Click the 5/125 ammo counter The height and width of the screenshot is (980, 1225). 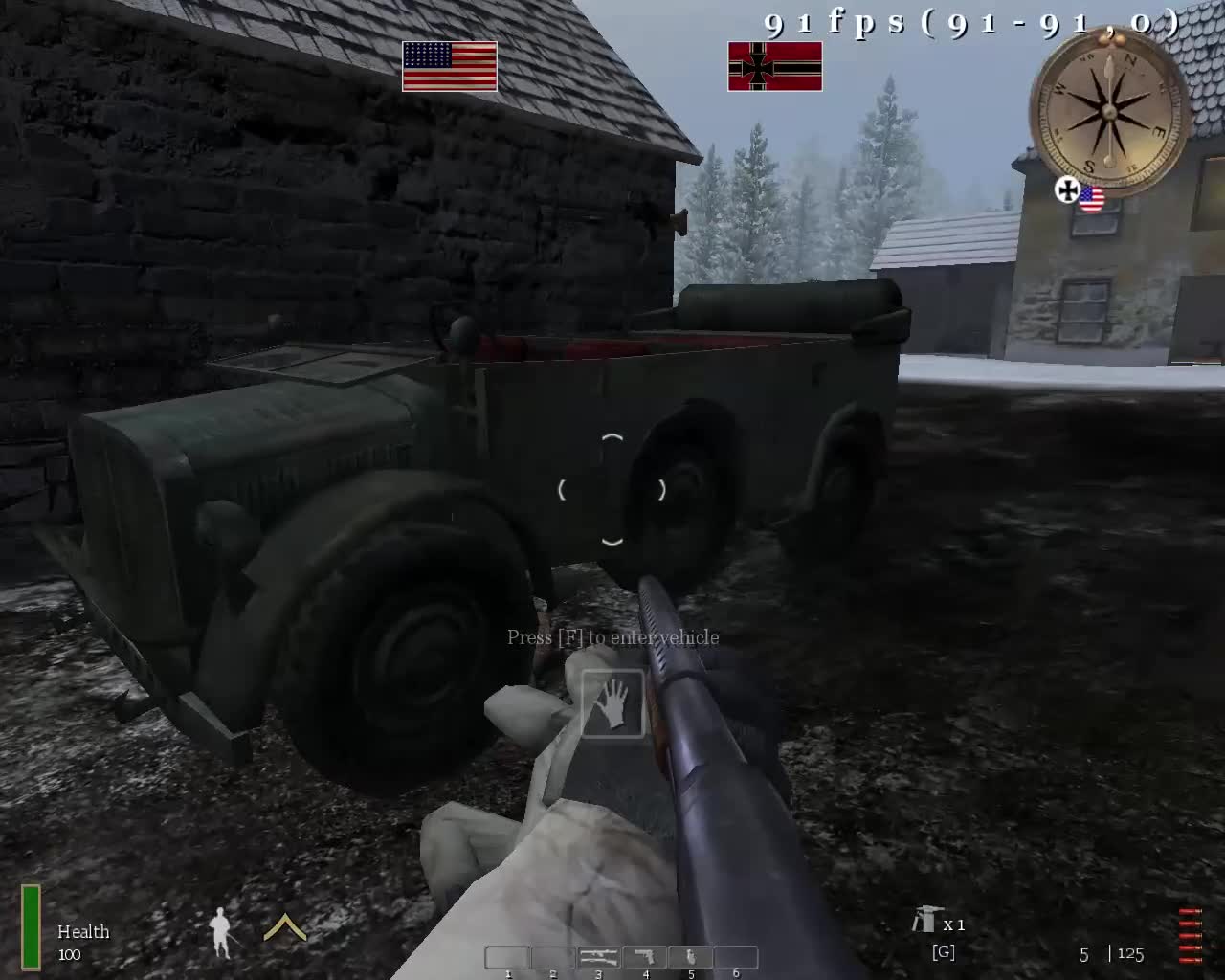[1110, 953]
